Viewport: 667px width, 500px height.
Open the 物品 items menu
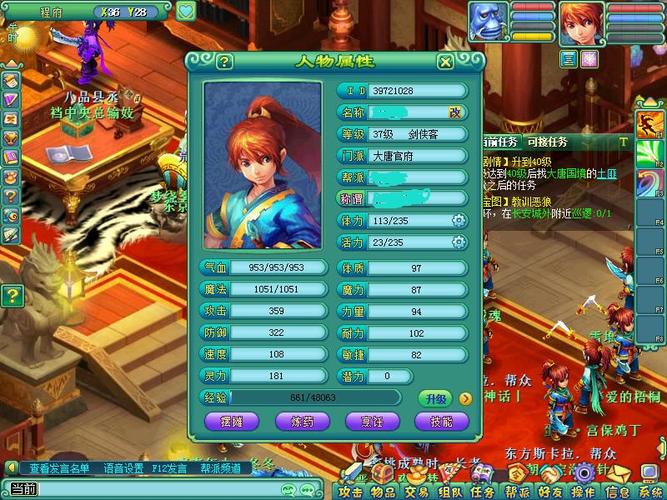pyautogui.click(x=383, y=491)
